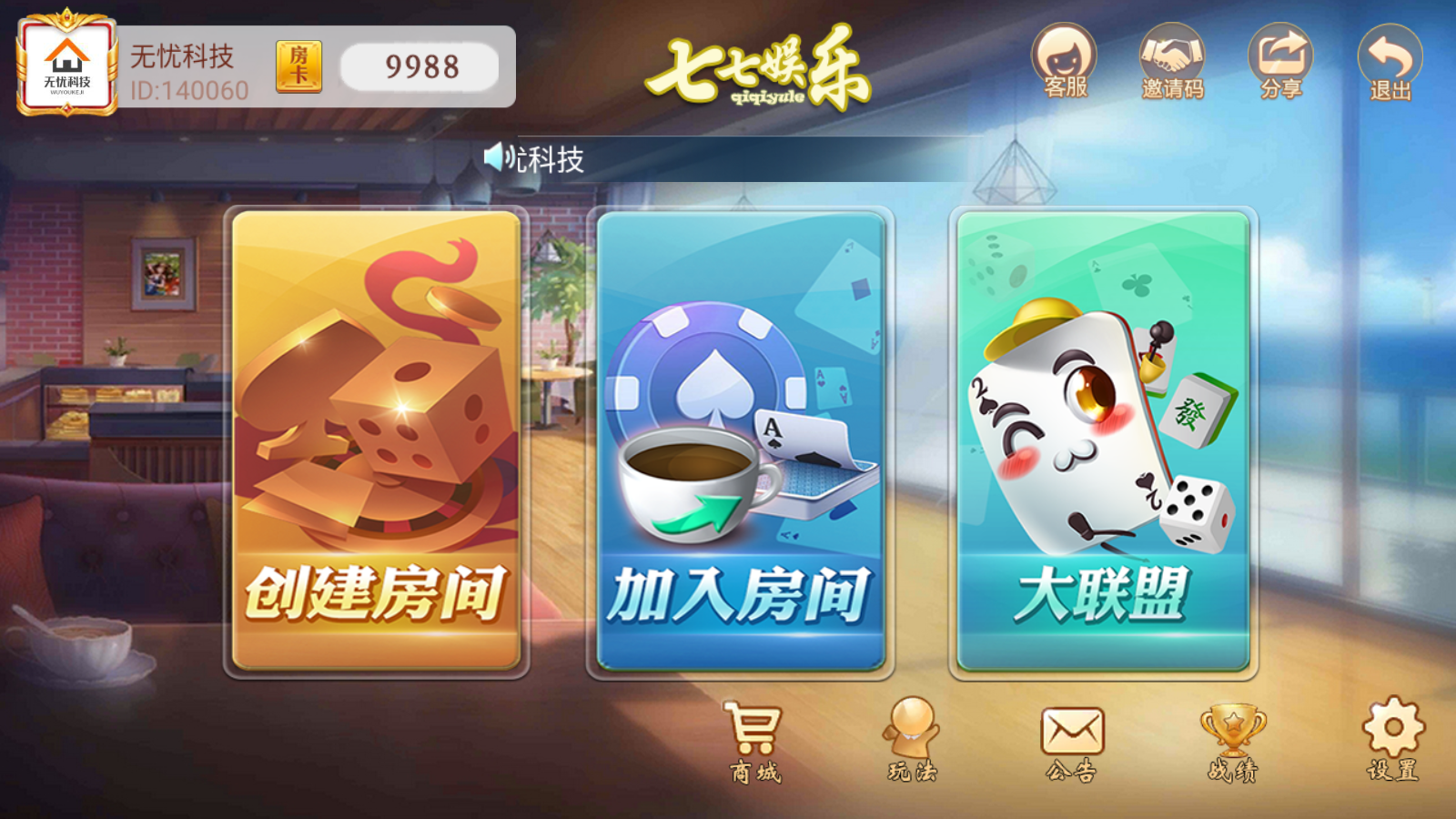The image size is (1456, 819).
Task: Mute the scrolling announcement speaker
Action: [496, 157]
